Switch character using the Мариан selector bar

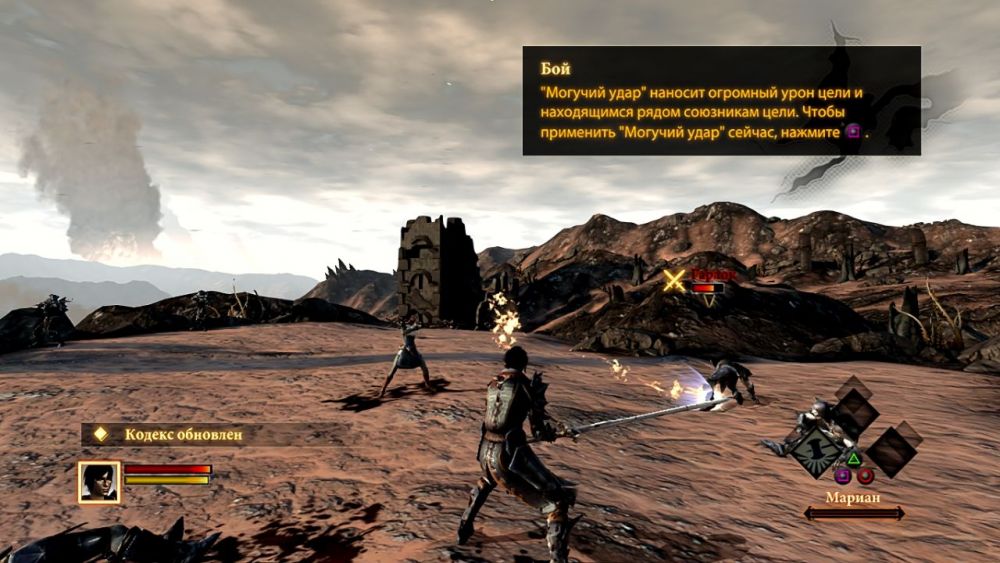(853, 513)
